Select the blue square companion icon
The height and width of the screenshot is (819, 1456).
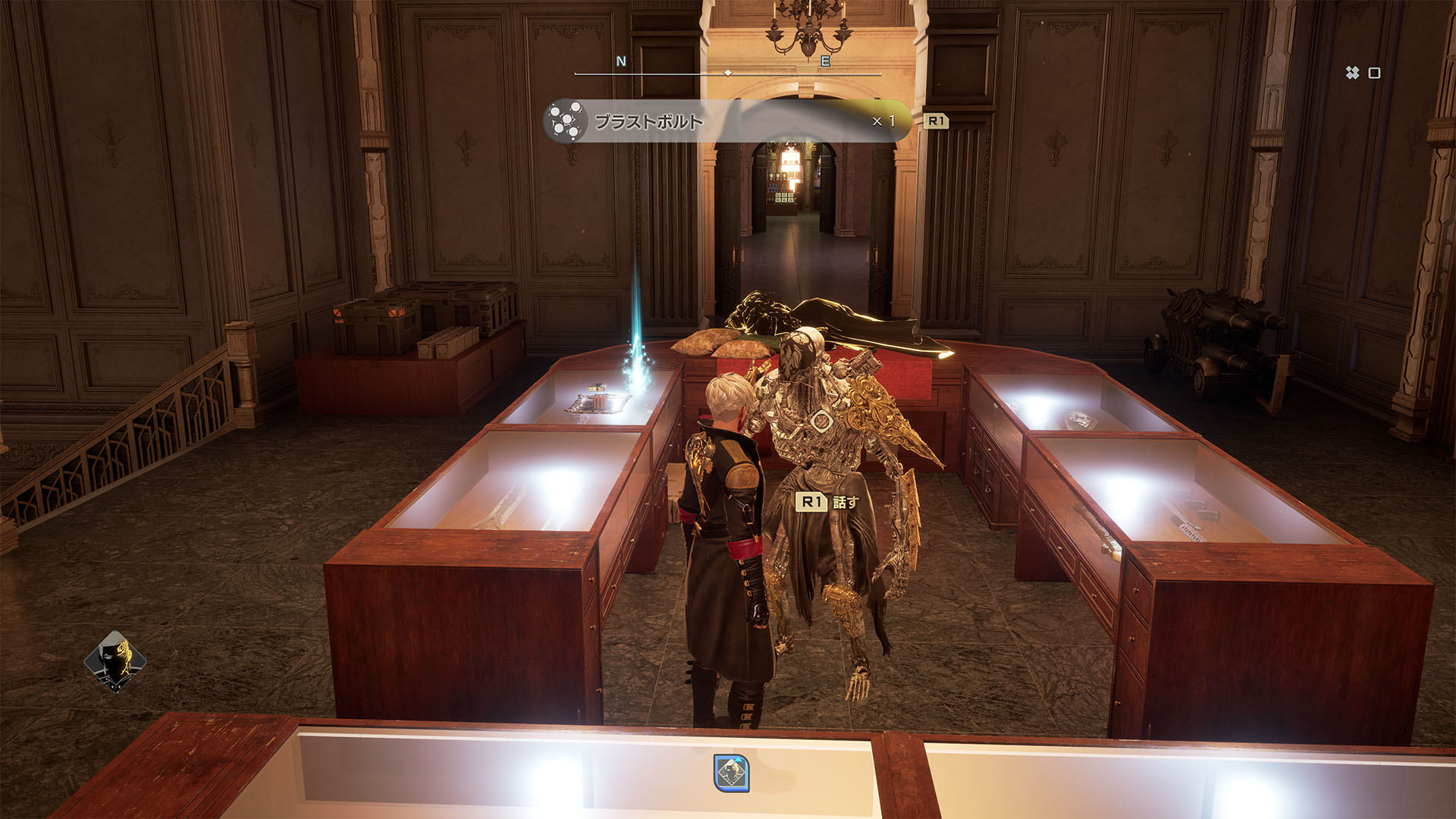click(x=731, y=773)
